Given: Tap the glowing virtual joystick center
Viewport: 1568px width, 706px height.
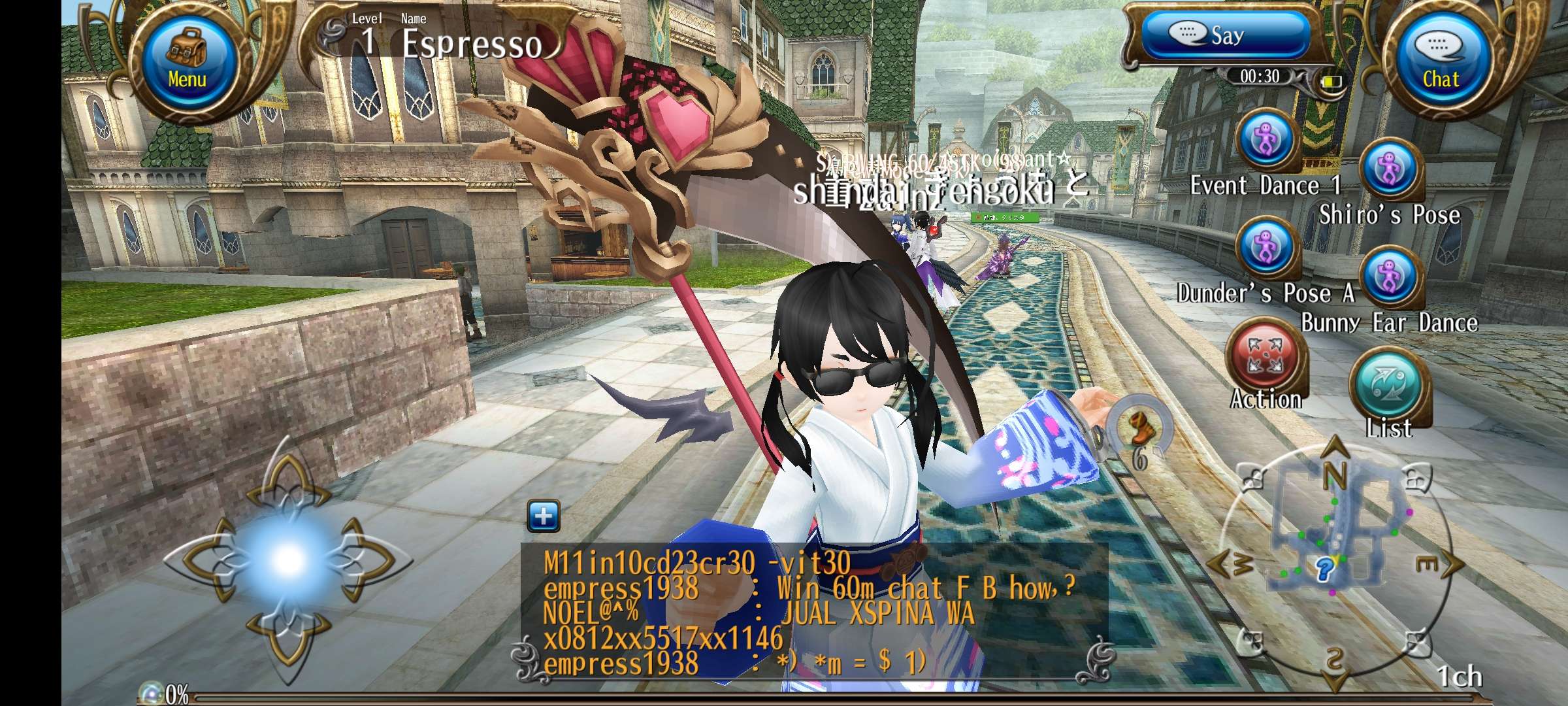Looking at the screenshot, I should click(287, 559).
